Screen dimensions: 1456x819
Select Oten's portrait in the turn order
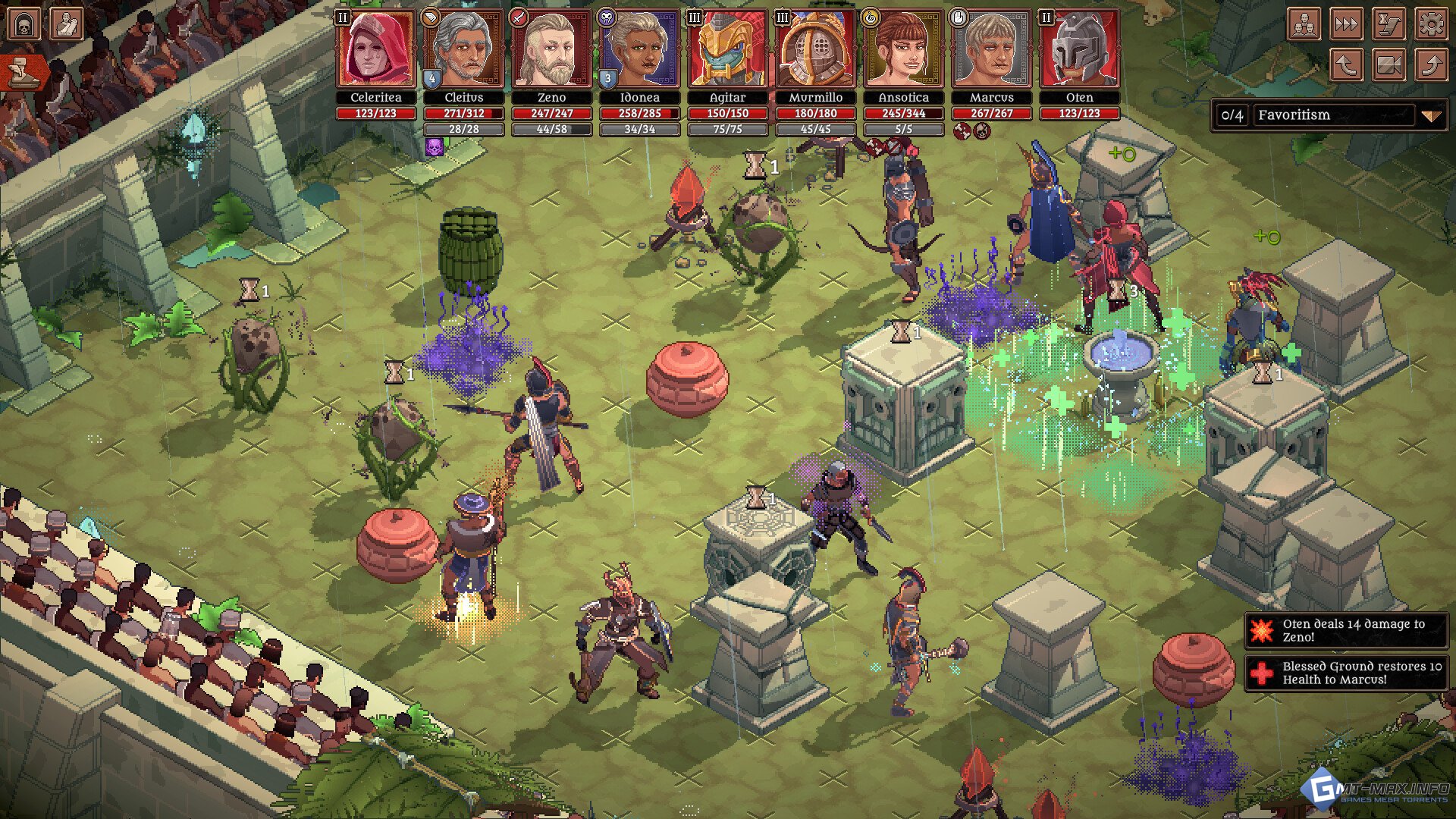pos(1080,50)
